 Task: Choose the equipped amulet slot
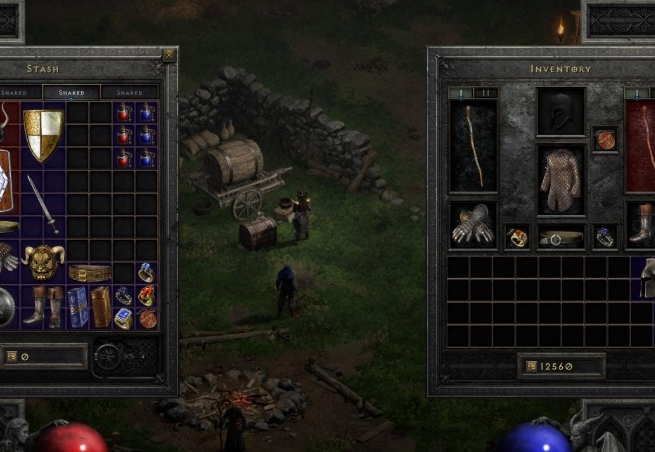tap(605, 139)
